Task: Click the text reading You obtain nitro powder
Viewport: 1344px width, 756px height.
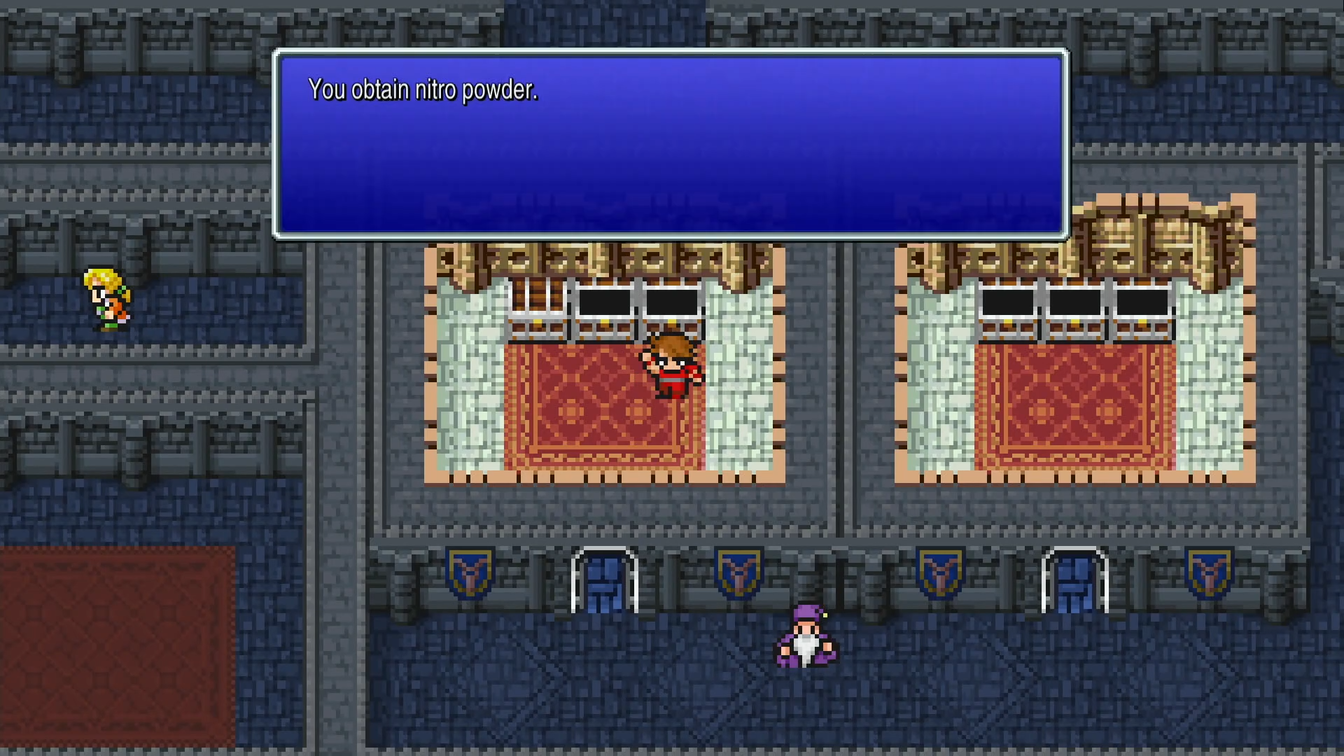Action: click(424, 89)
